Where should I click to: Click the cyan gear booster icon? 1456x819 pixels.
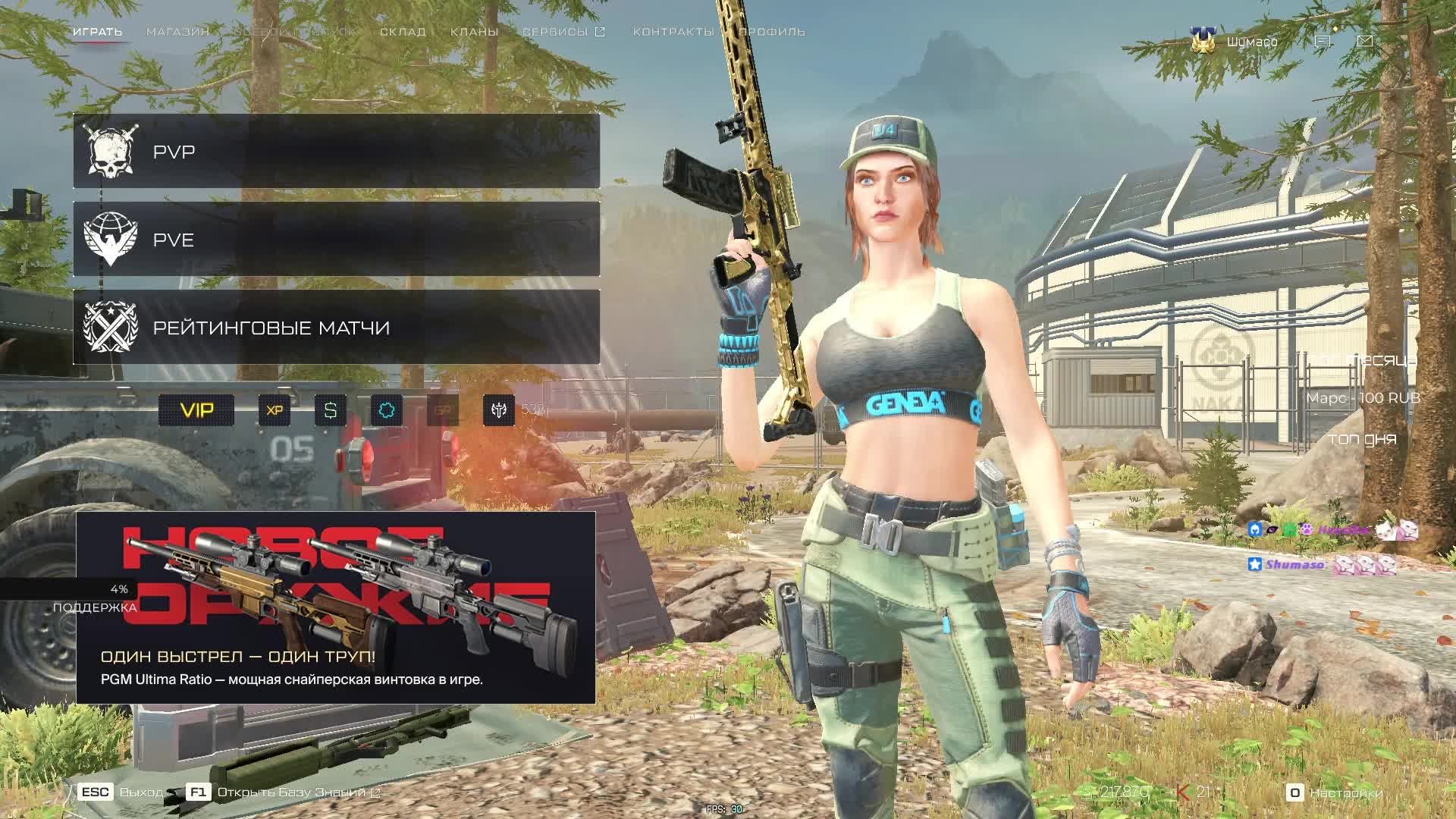[x=387, y=410]
